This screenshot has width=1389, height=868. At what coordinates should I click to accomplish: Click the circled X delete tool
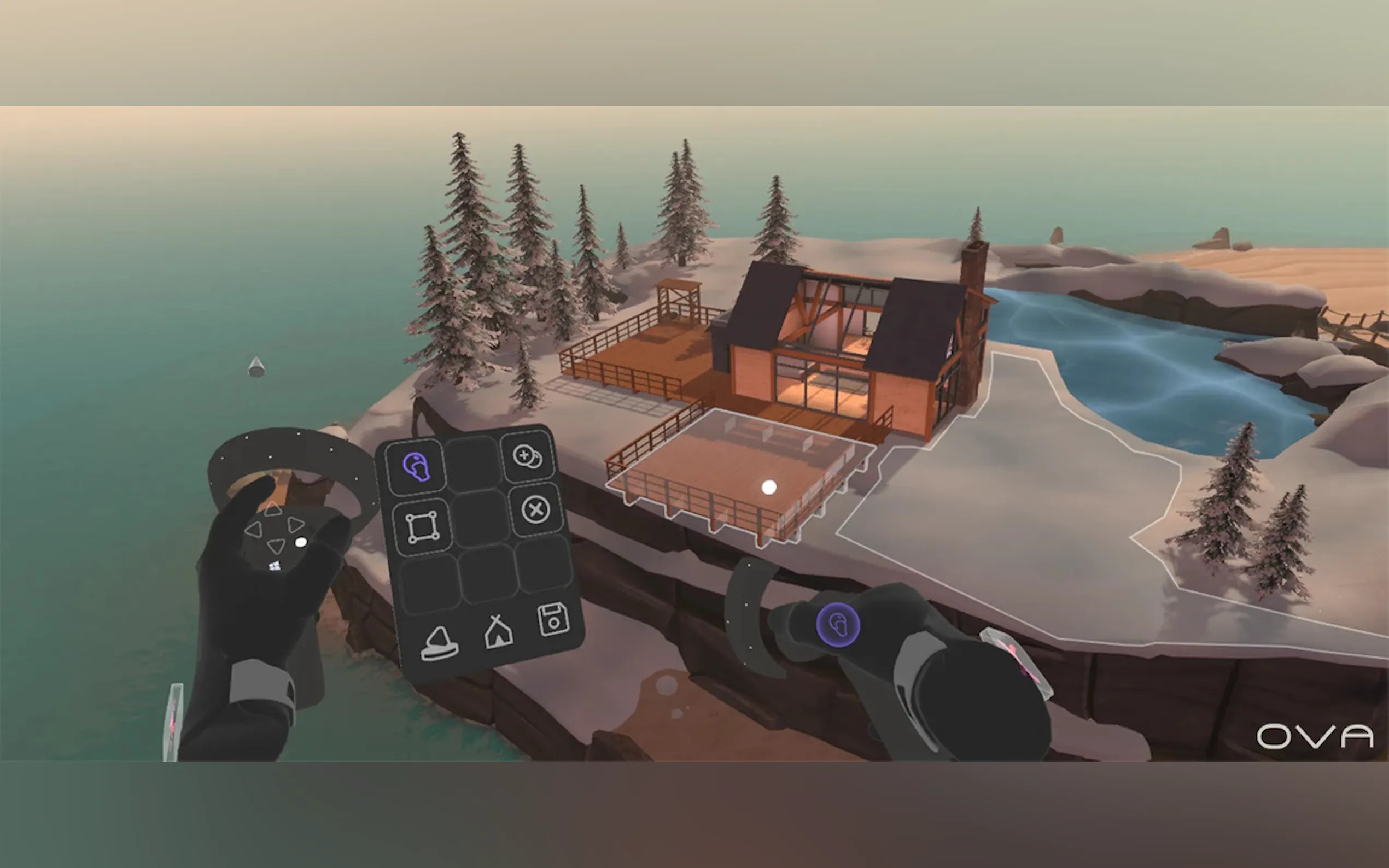[536, 510]
